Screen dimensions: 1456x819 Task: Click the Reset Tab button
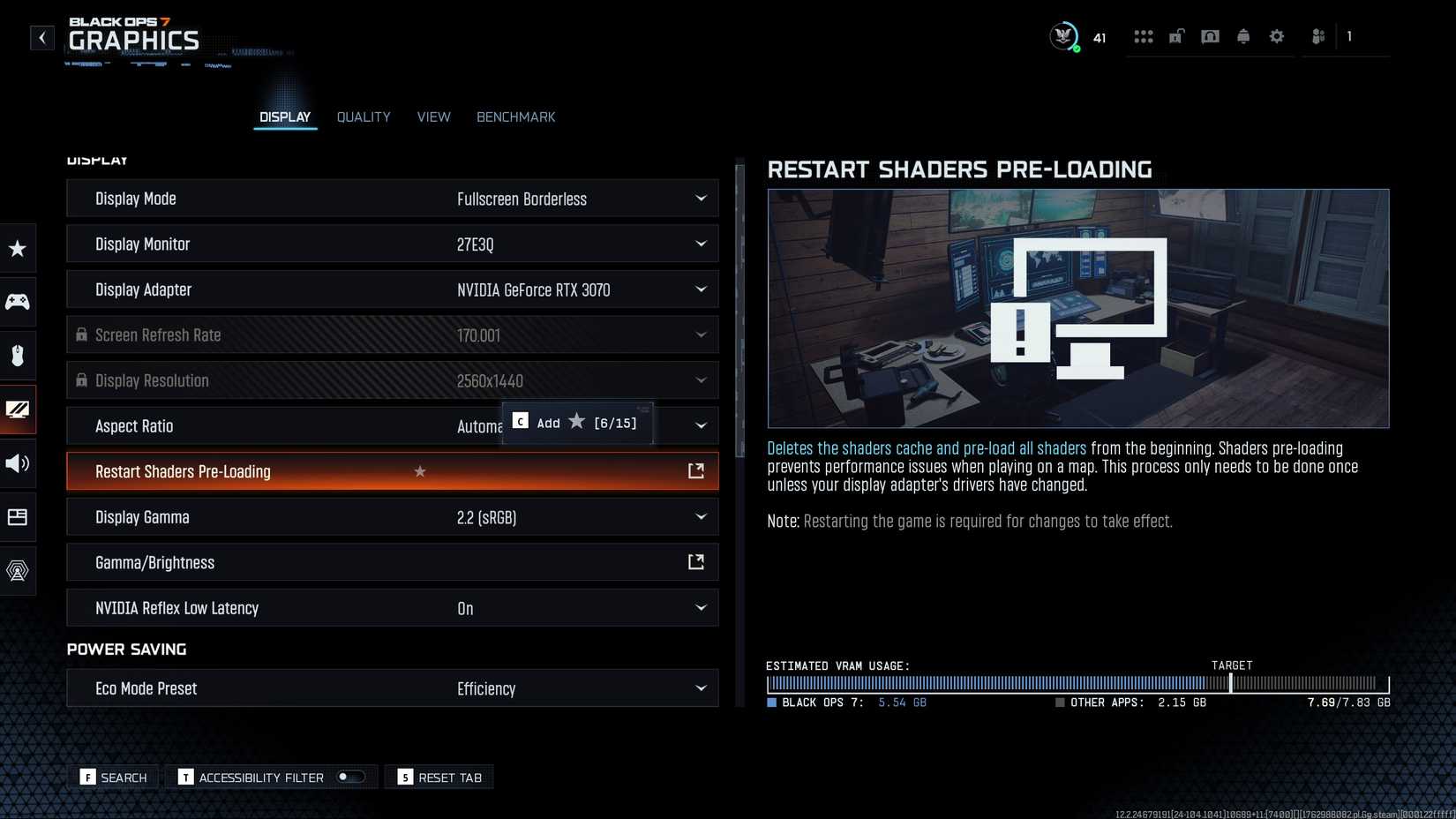(439, 777)
